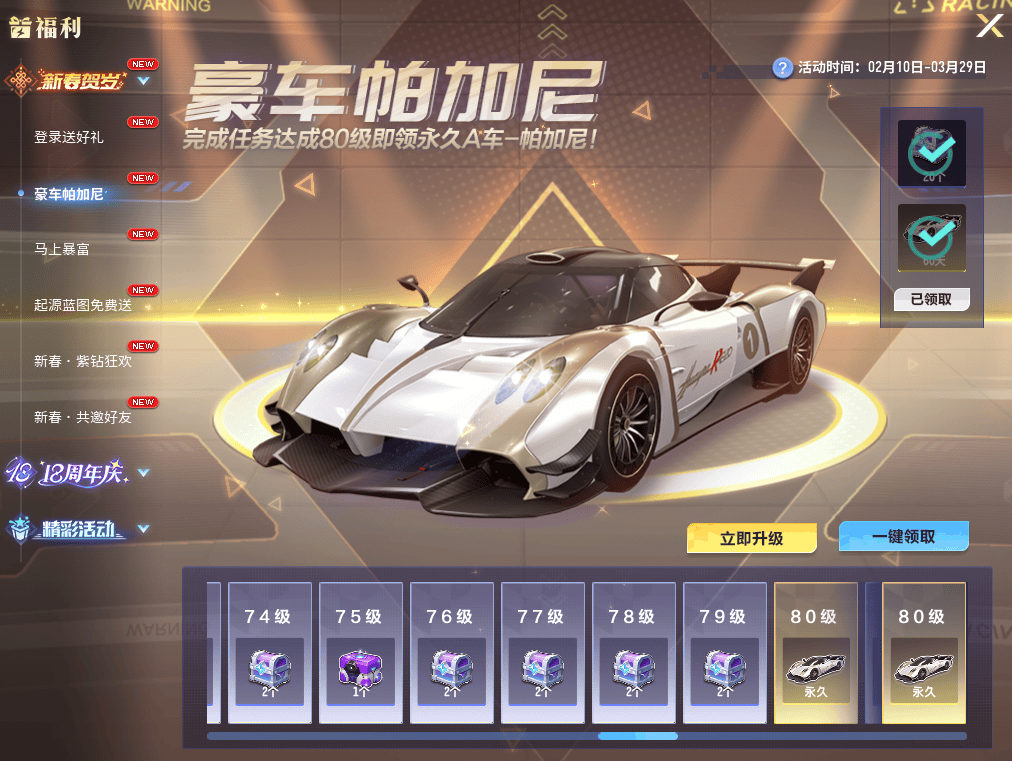The image size is (1012, 761).
Task: Open the 马上暴富 event entry
Action: [62, 249]
